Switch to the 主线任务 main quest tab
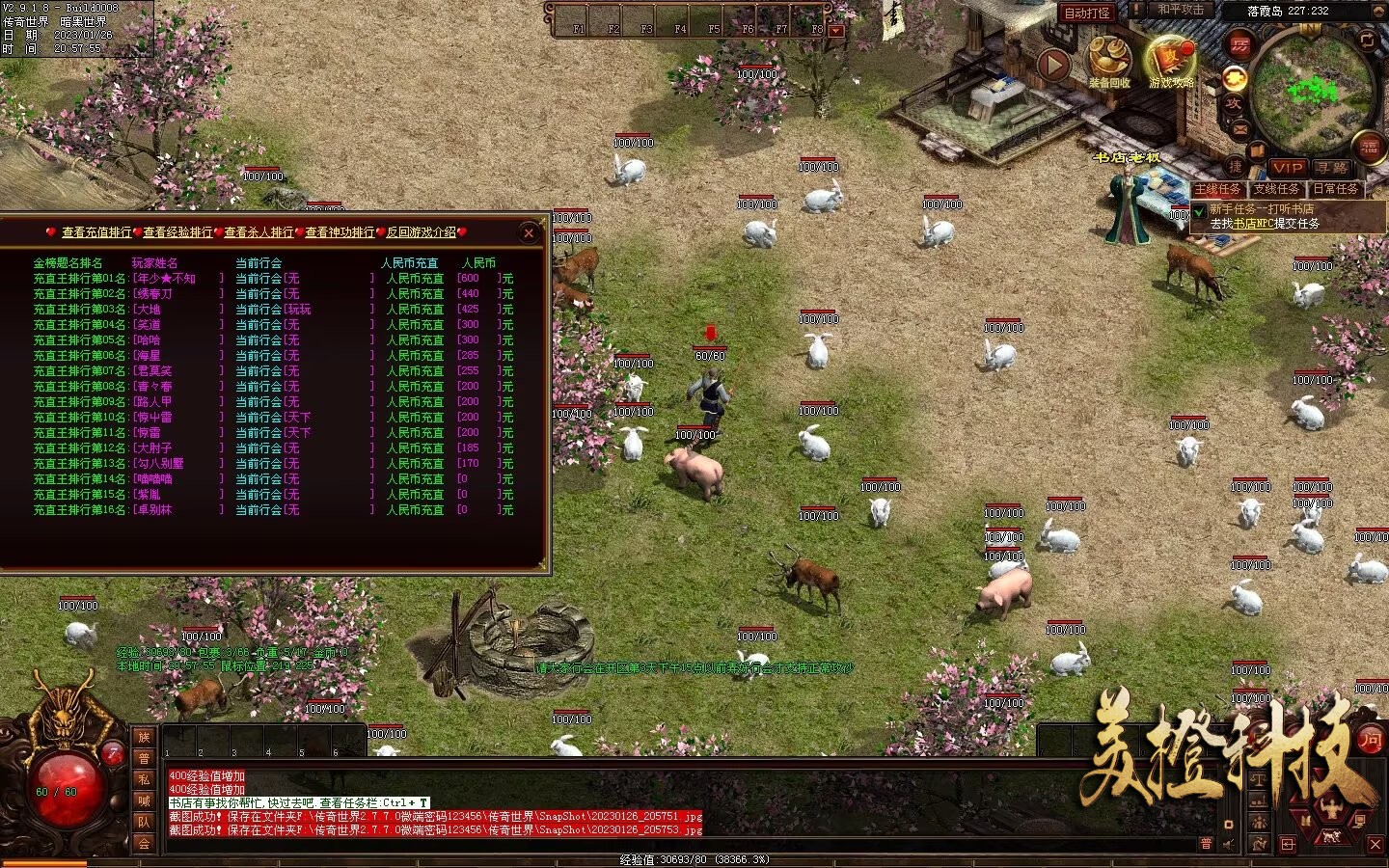Image resolution: width=1389 pixels, height=868 pixels. point(1218,189)
